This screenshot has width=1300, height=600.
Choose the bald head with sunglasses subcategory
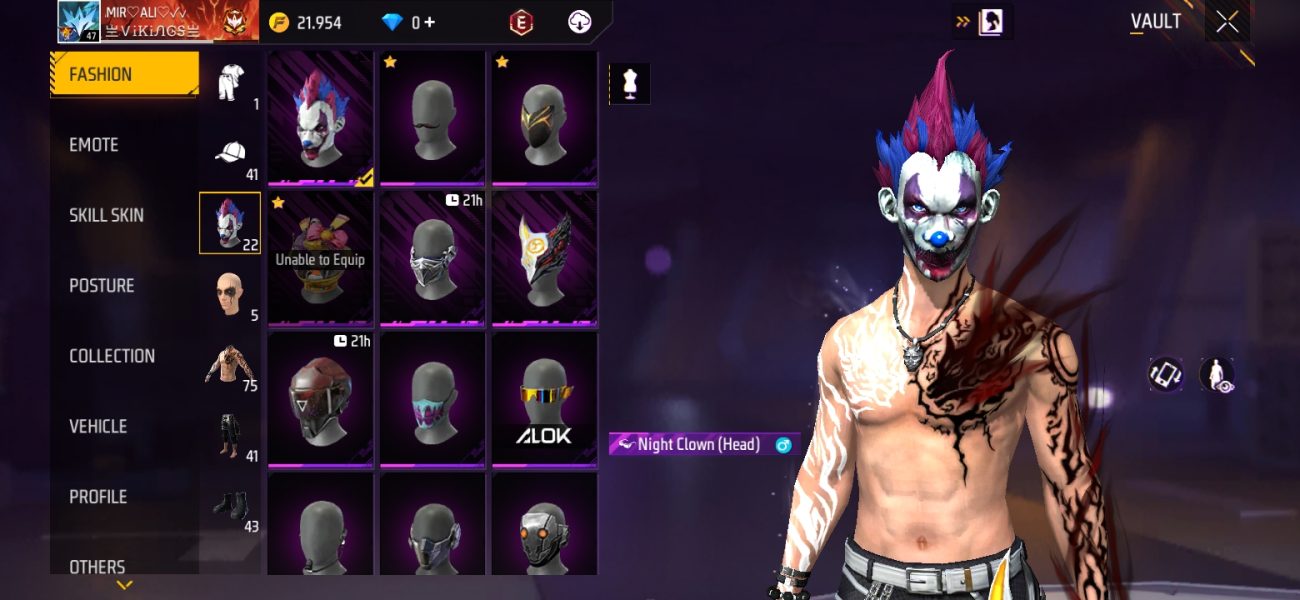pyautogui.click(x=230, y=295)
